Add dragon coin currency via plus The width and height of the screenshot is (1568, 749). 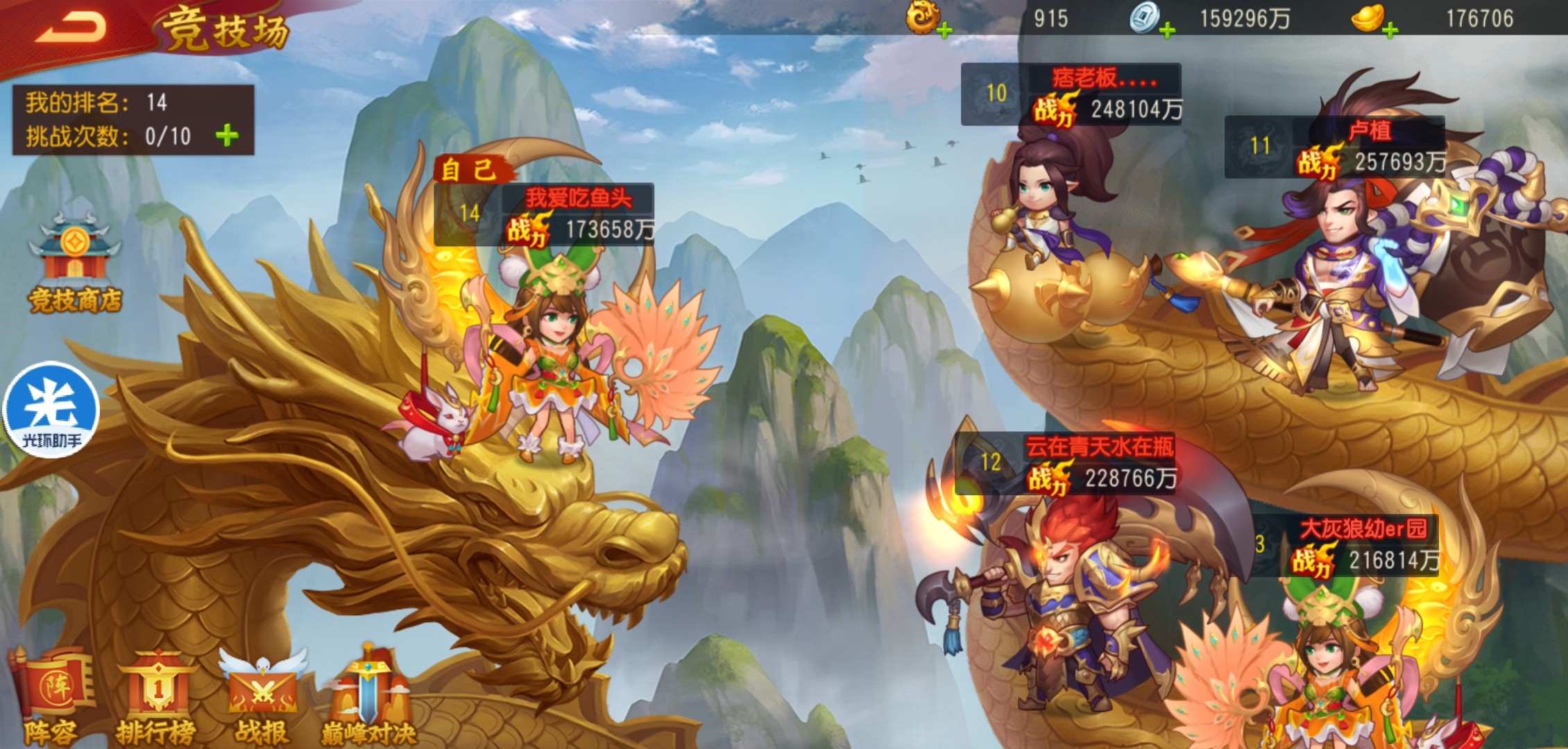pos(944,31)
